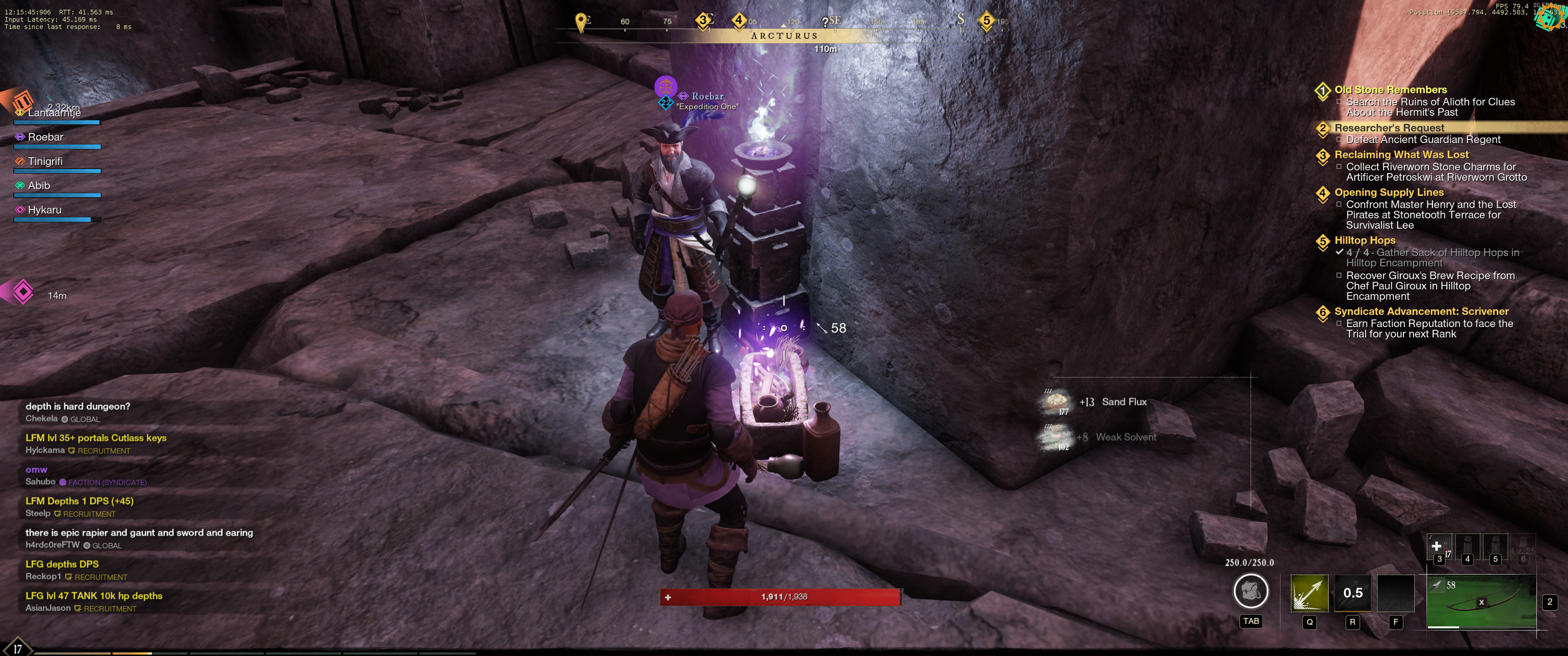Select Lantaarntje in the group list

pos(54,113)
